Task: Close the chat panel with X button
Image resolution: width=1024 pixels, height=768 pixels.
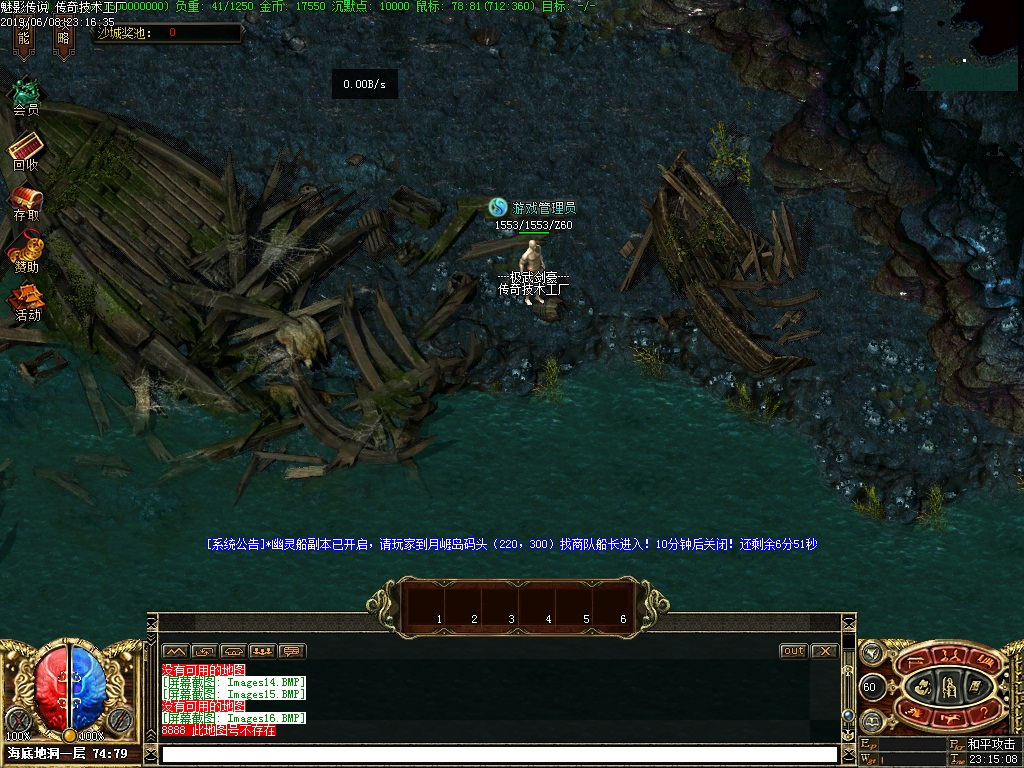Action: [x=824, y=651]
